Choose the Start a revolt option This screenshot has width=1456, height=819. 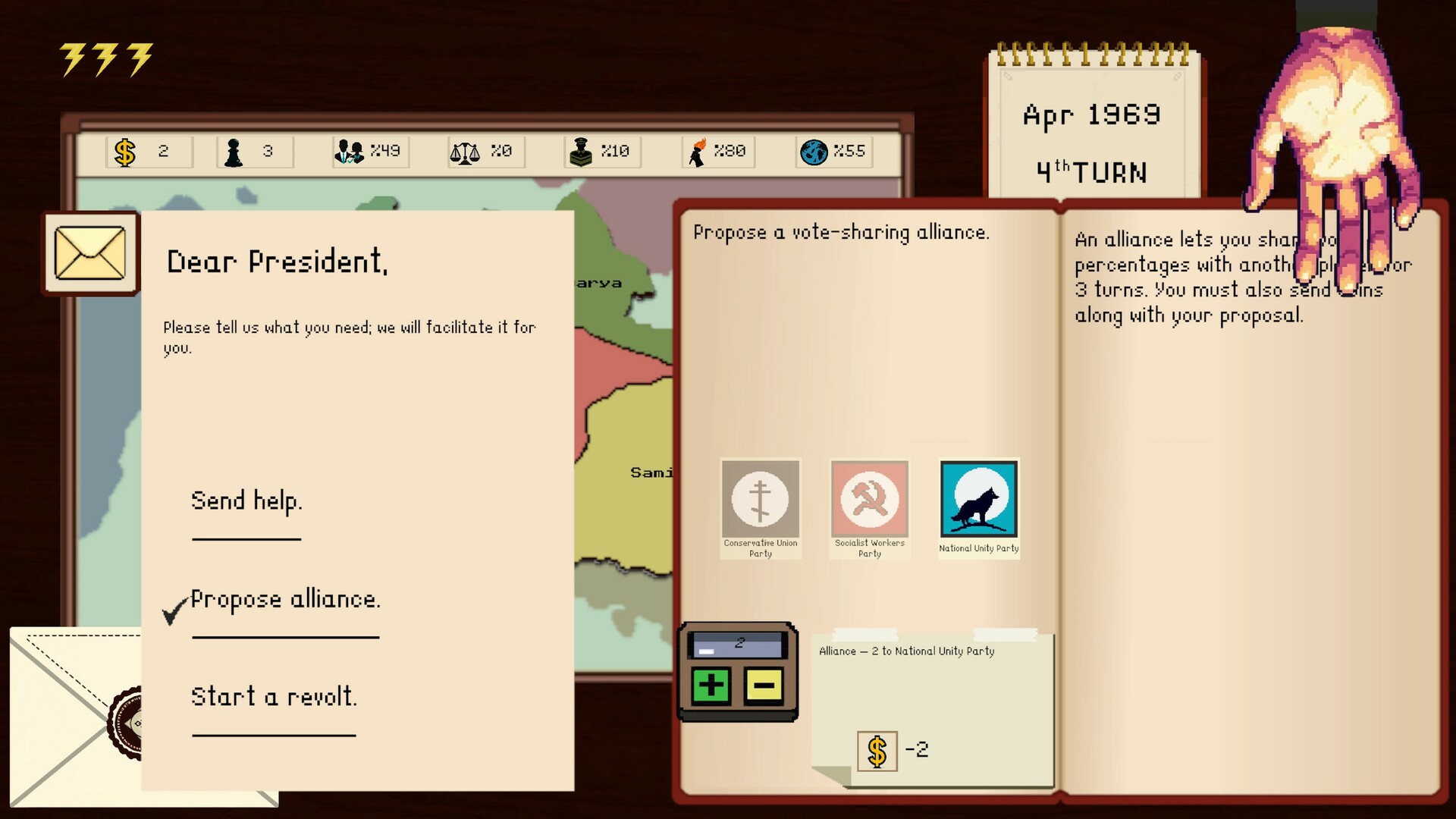point(275,696)
